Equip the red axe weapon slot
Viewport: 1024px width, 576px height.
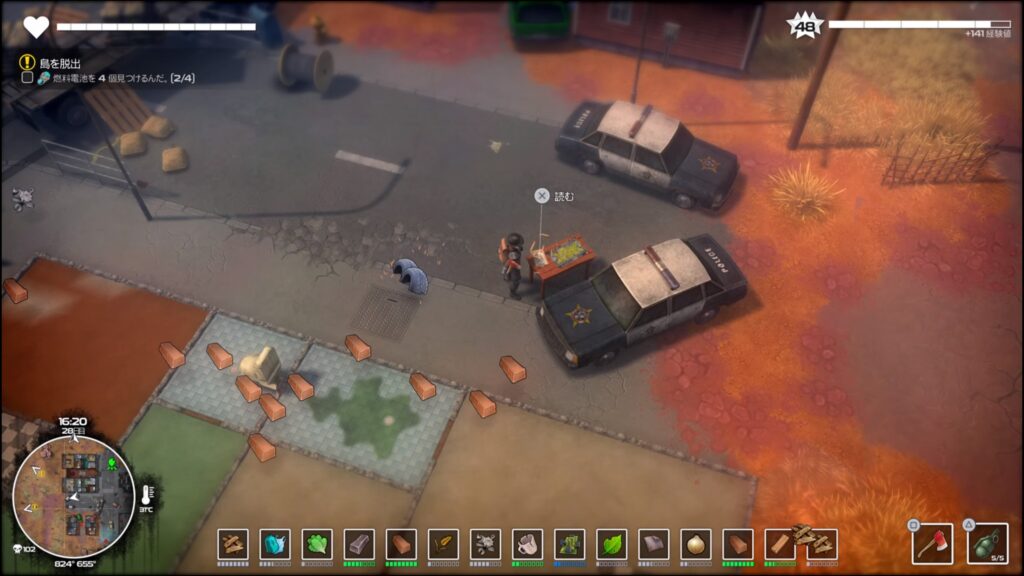pos(931,543)
